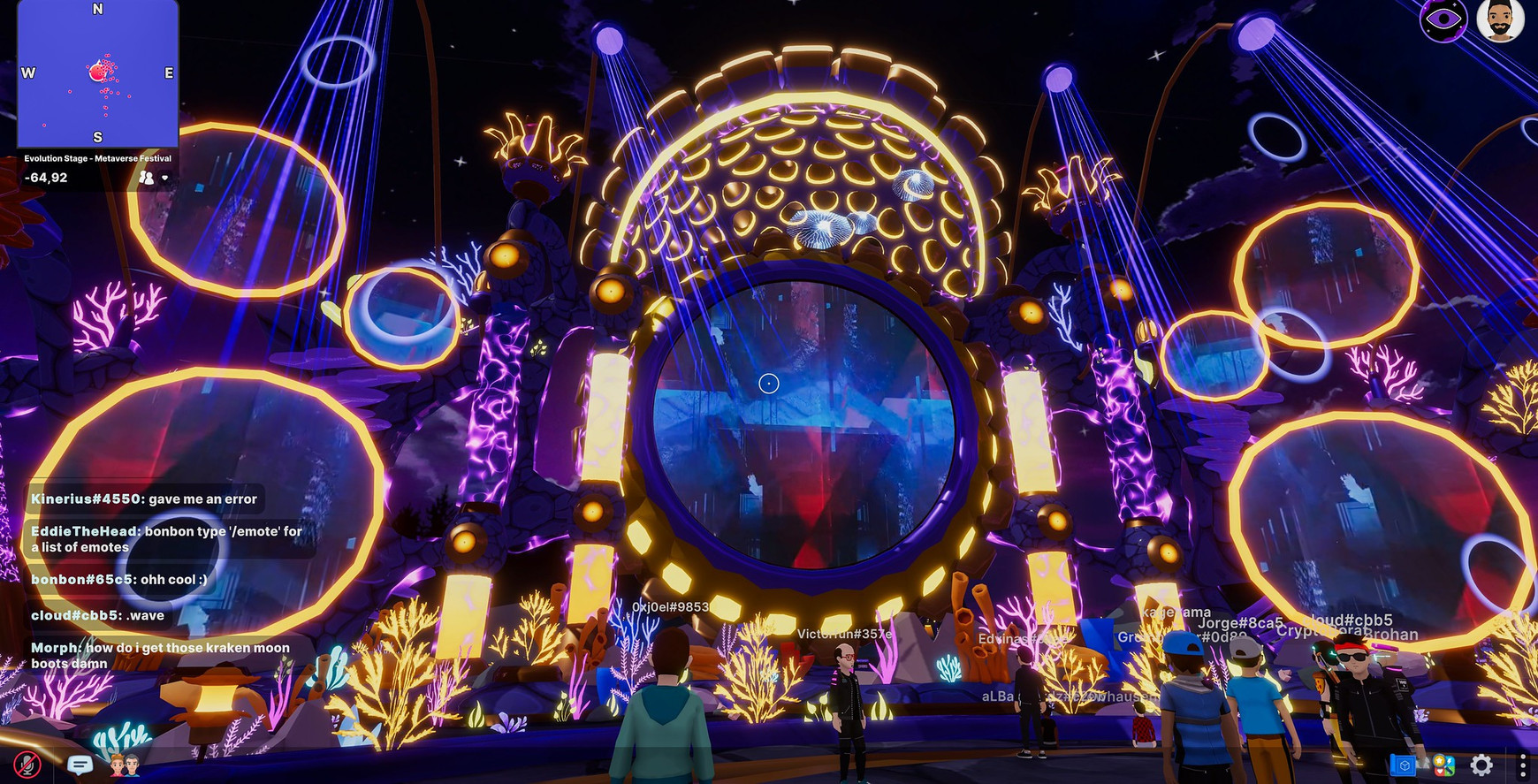The width and height of the screenshot is (1538, 784).
Task: Open the explore magnifier icon
Action: click(1443, 765)
